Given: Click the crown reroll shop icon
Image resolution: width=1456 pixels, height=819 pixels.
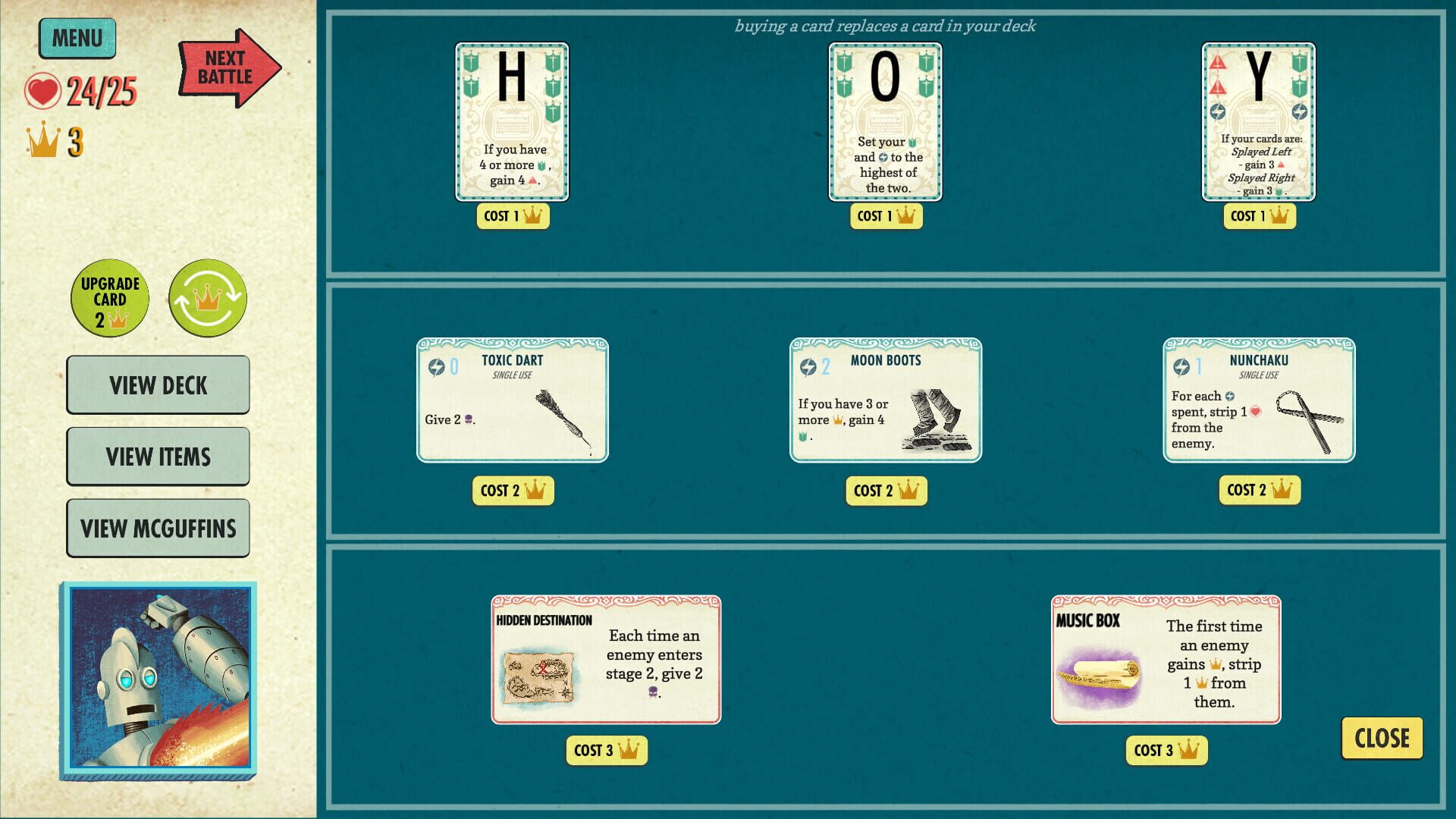Looking at the screenshot, I should (208, 298).
